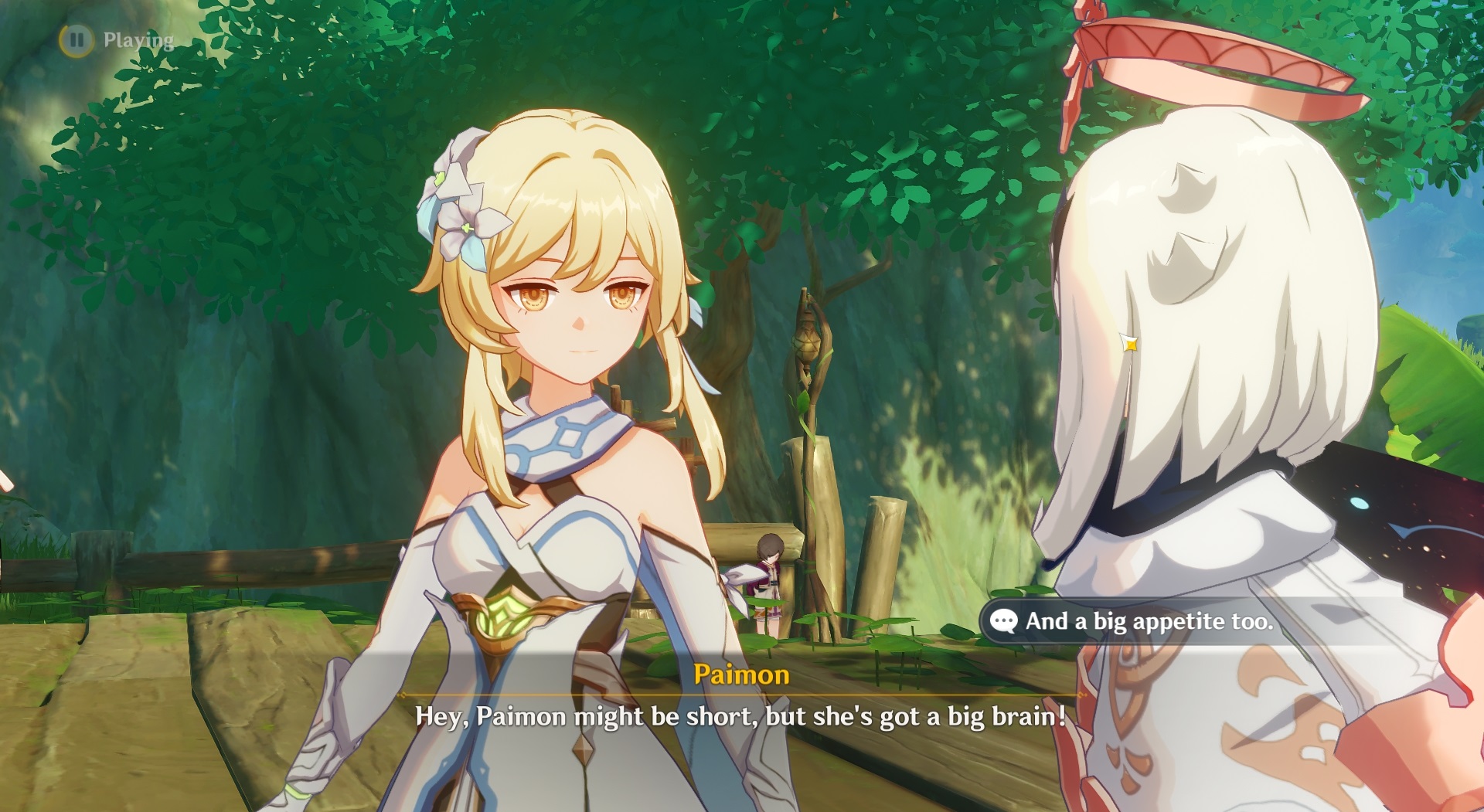Select the hanging lantern on the wooden post
The height and width of the screenshot is (812, 1484).
click(x=806, y=340)
